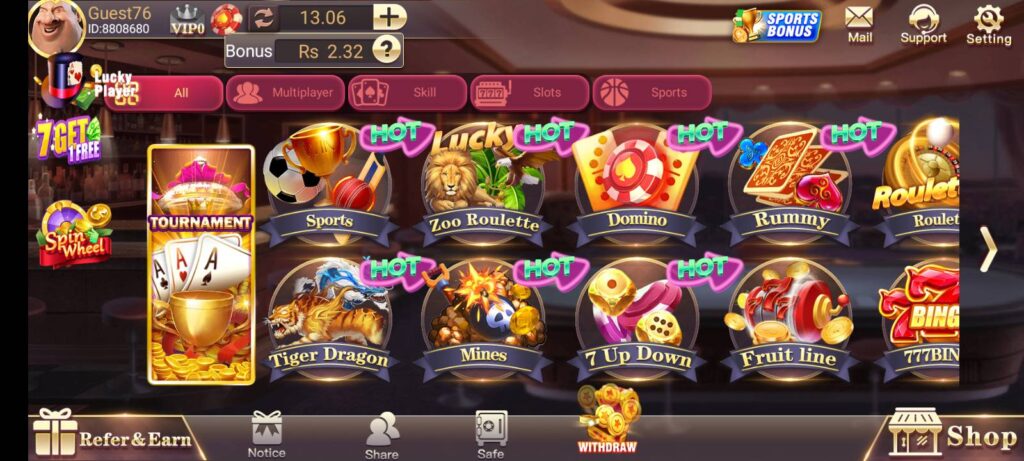1024x461 pixels.
Task: Show bonus info with question mark
Action: (x=385, y=50)
